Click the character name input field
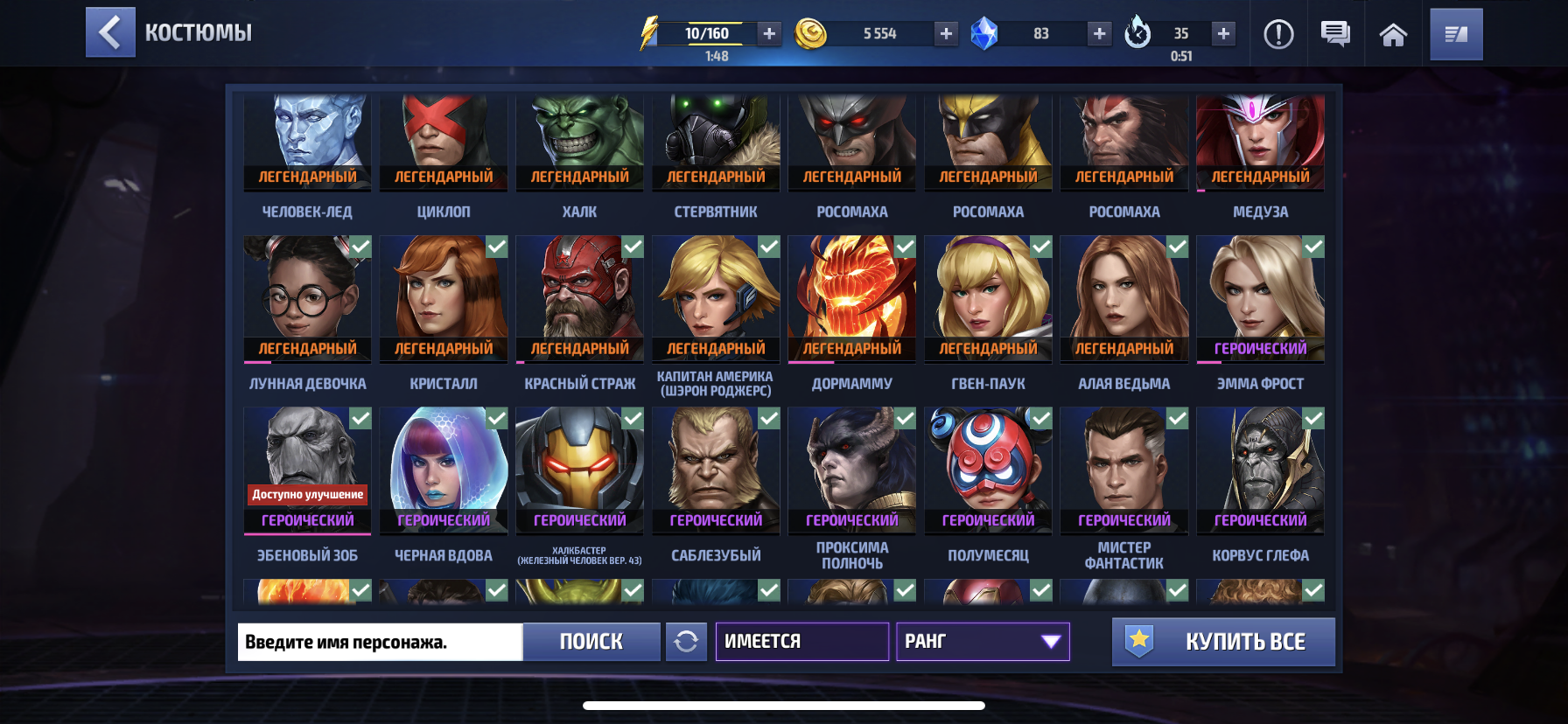This screenshot has width=1568, height=724. coord(380,642)
